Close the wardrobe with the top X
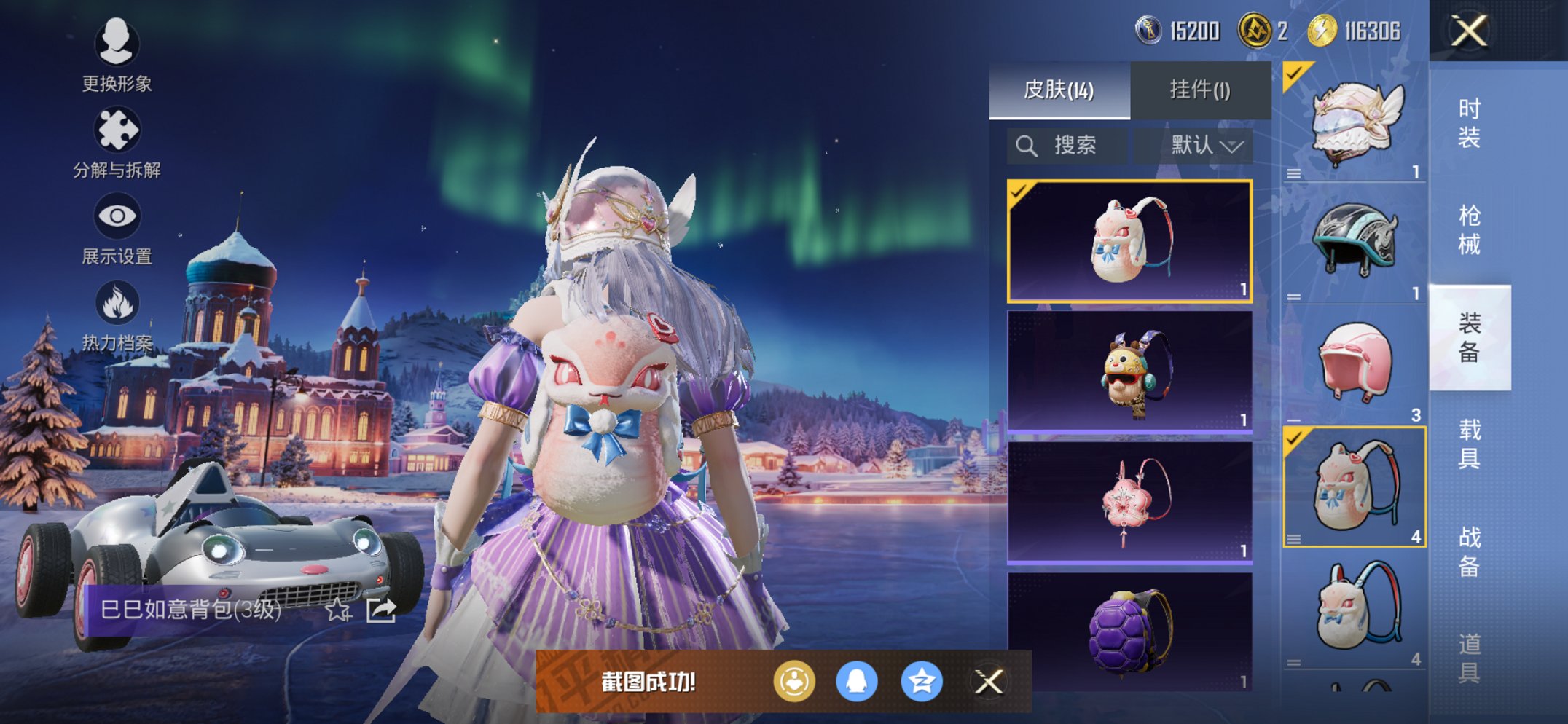Image resolution: width=1568 pixels, height=724 pixels. point(1468,31)
